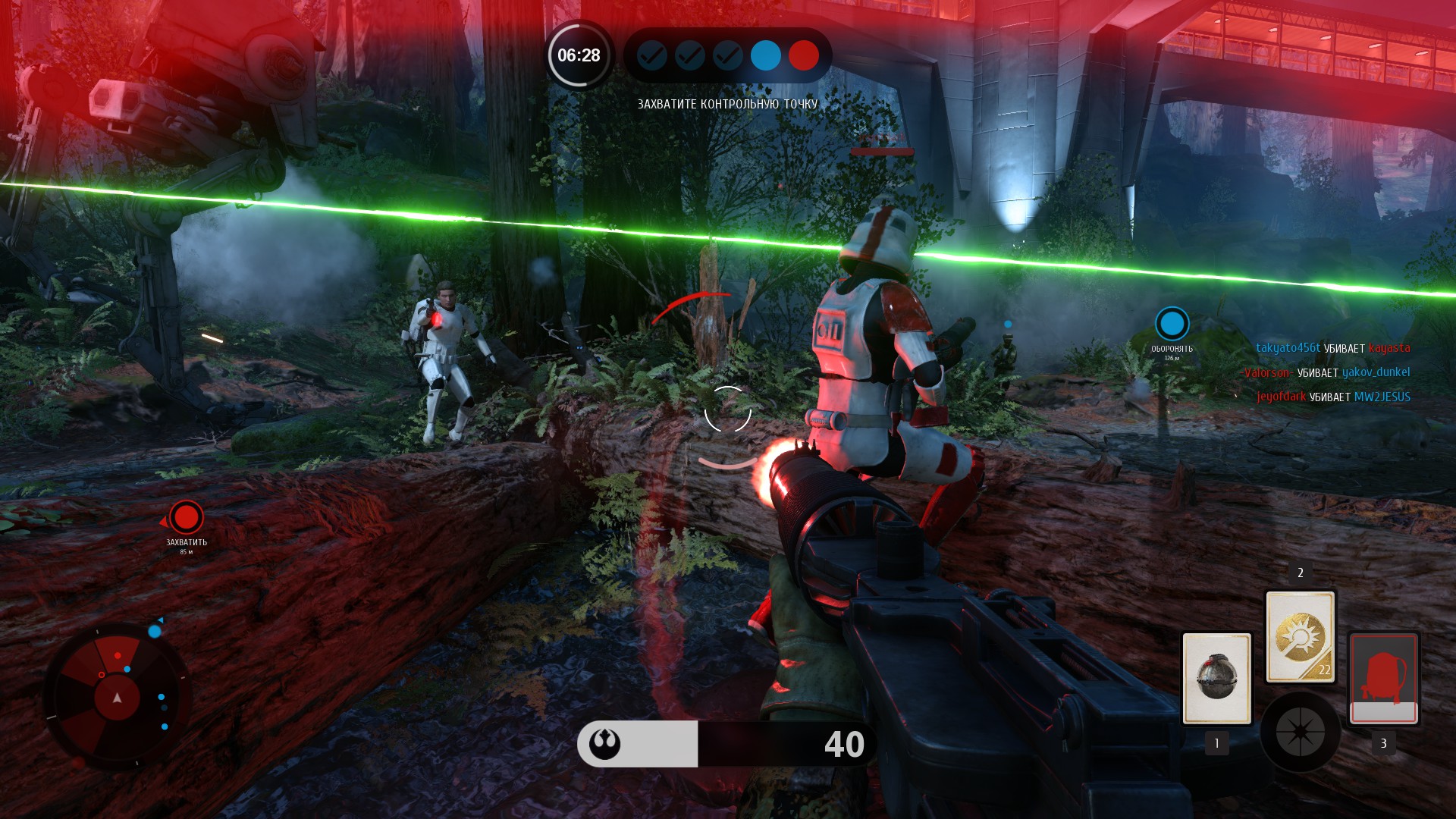The width and height of the screenshot is (1456, 819).
Task: Click the dark round icon below the cards
Action: pyautogui.click(x=1300, y=731)
